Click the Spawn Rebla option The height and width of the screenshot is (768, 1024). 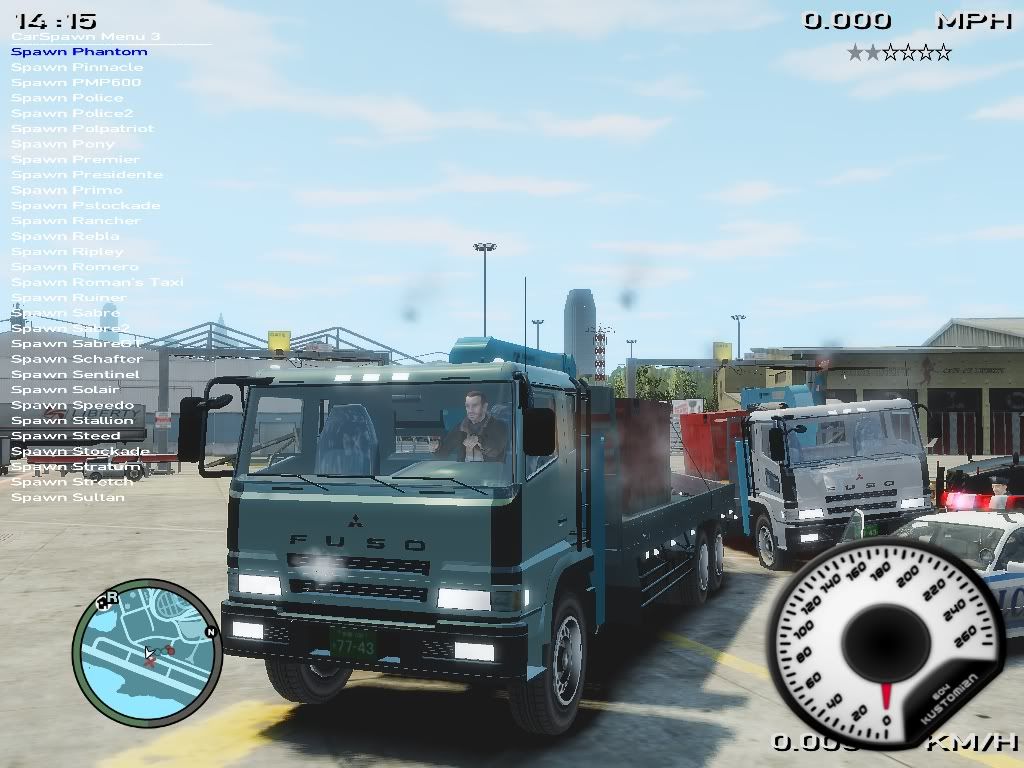tap(66, 237)
